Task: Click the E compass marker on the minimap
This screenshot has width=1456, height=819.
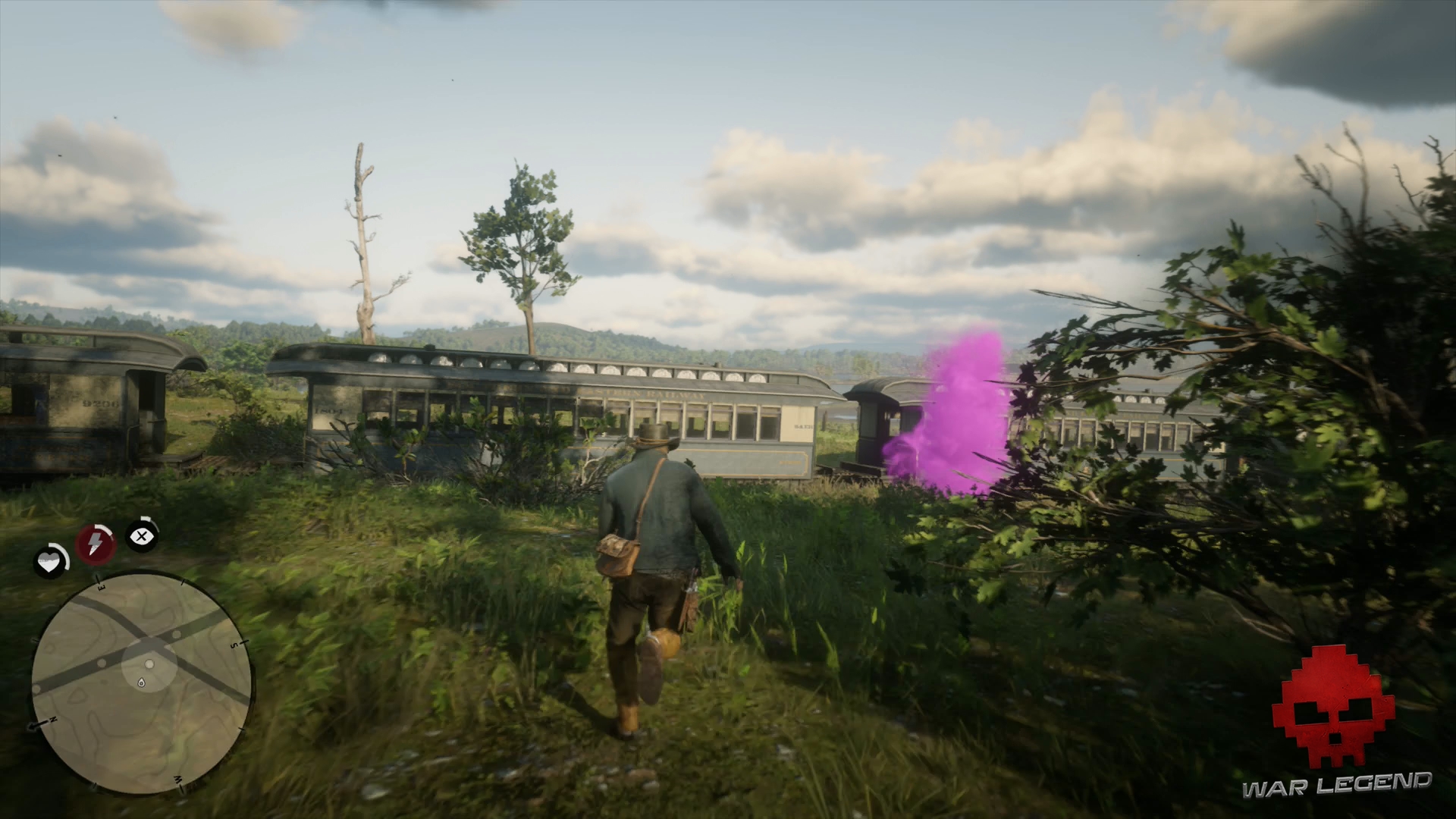Action: click(100, 585)
